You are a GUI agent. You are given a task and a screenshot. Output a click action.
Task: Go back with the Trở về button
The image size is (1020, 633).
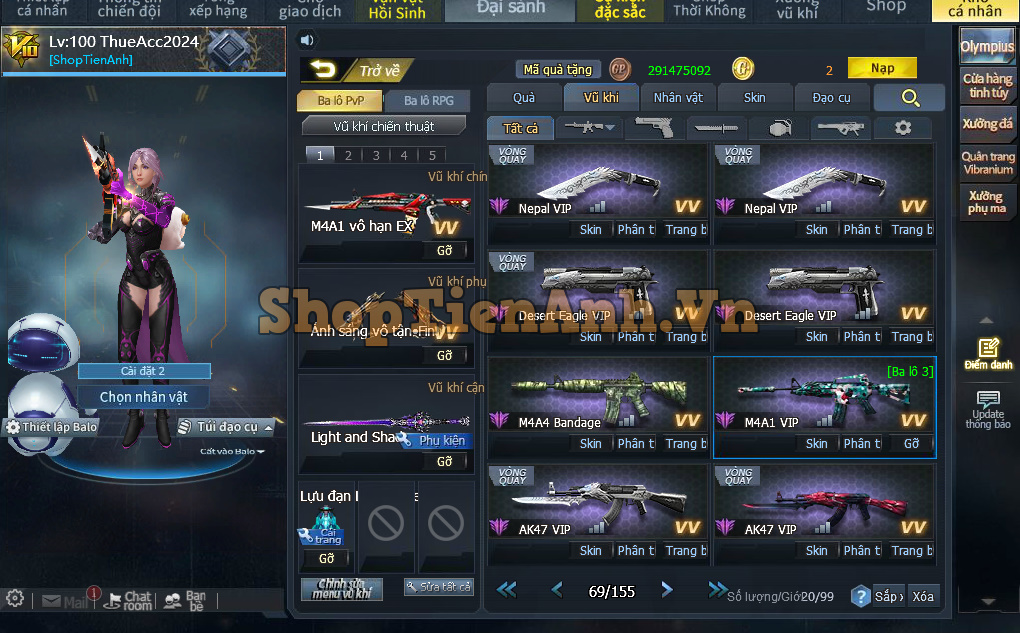pyautogui.click(x=358, y=70)
